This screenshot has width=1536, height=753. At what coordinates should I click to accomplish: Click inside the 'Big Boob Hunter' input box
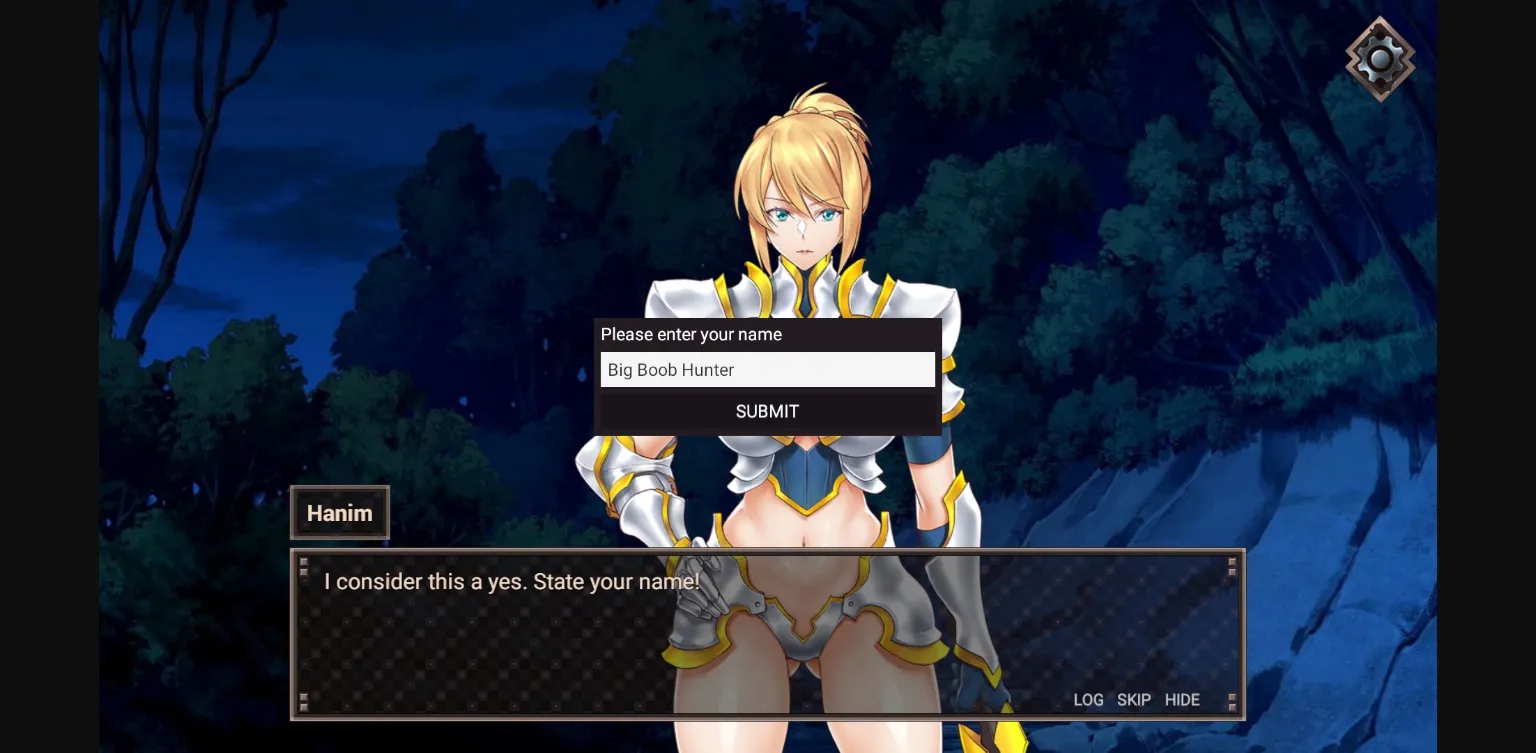(x=767, y=369)
